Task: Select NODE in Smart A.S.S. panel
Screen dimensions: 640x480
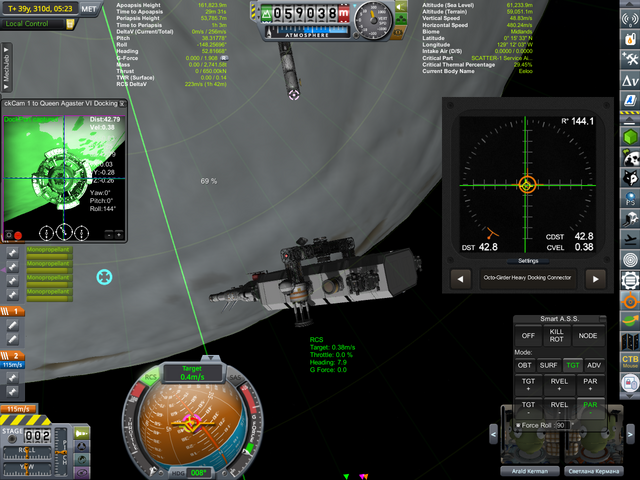Action: [x=588, y=336]
